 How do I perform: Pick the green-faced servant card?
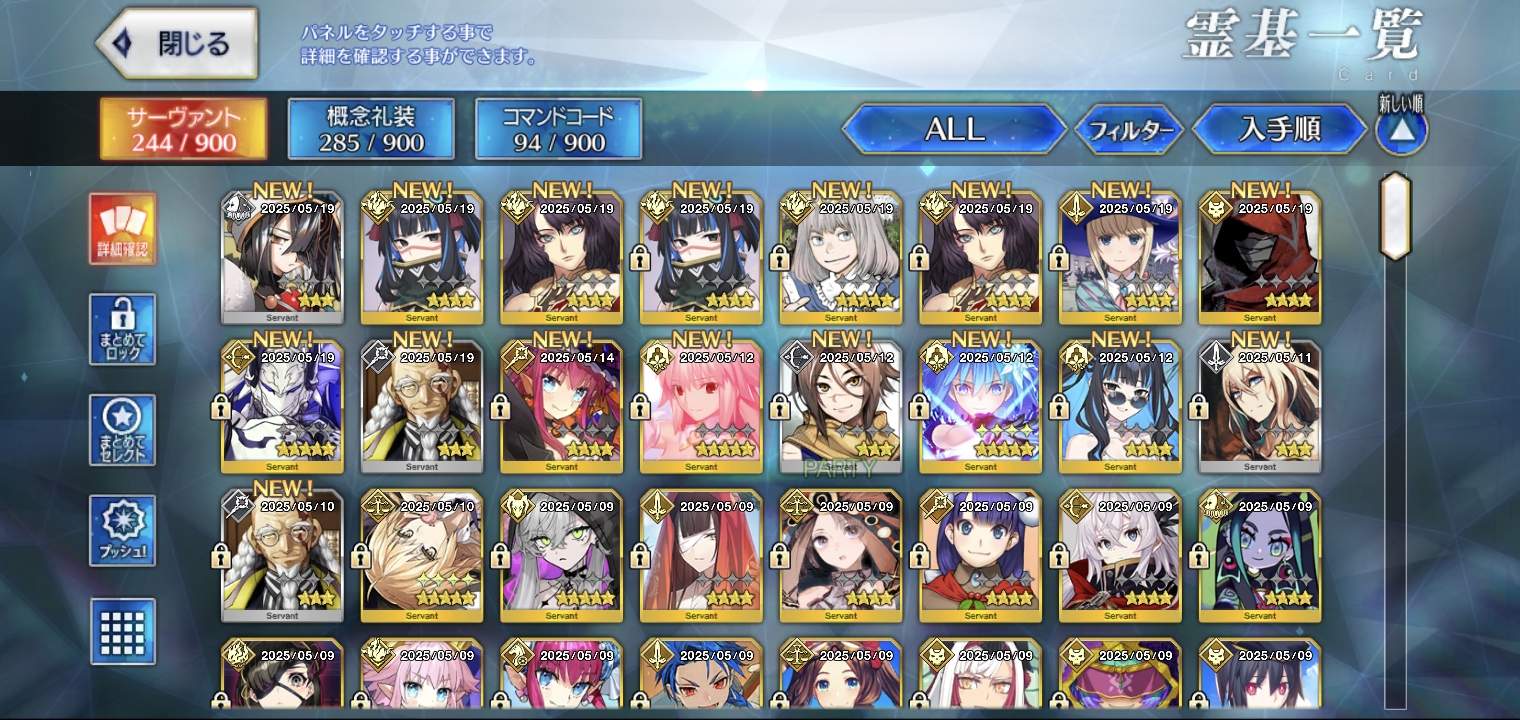1260,555
